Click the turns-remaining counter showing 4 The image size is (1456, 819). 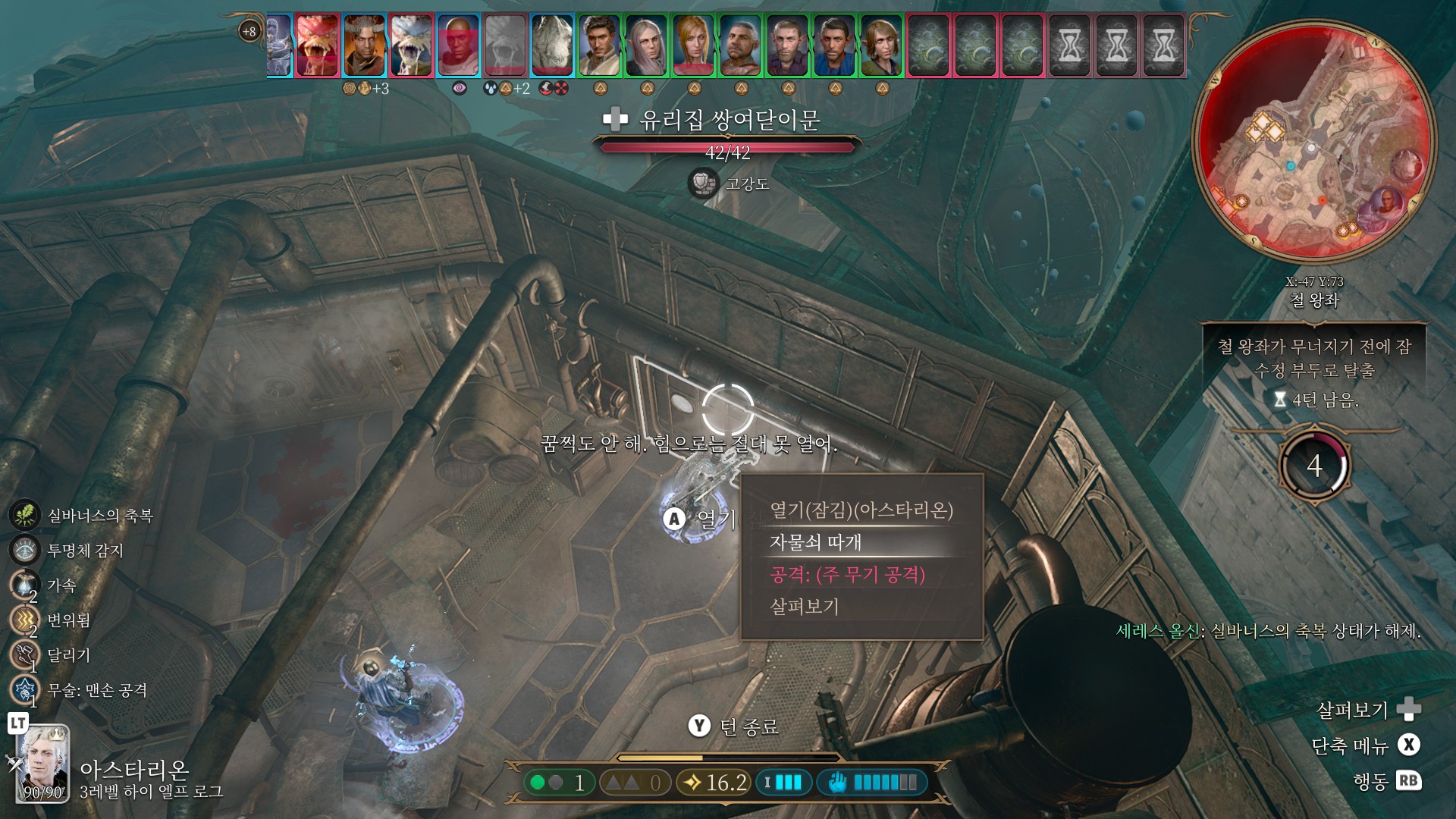pyautogui.click(x=1314, y=466)
